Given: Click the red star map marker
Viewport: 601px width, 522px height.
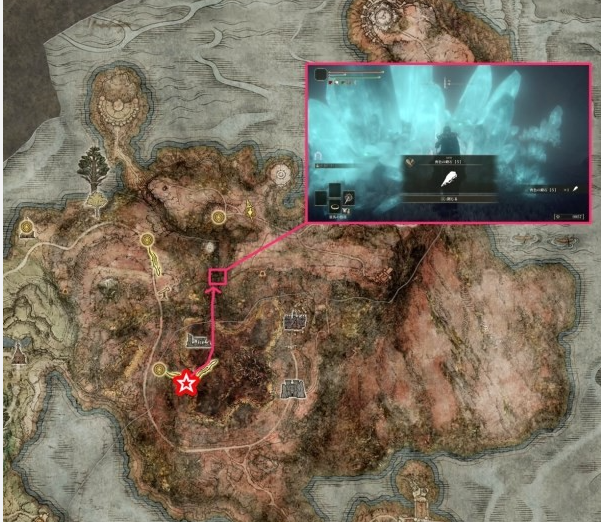Looking at the screenshot, I should pyautogui.click(x=185, y=382).
